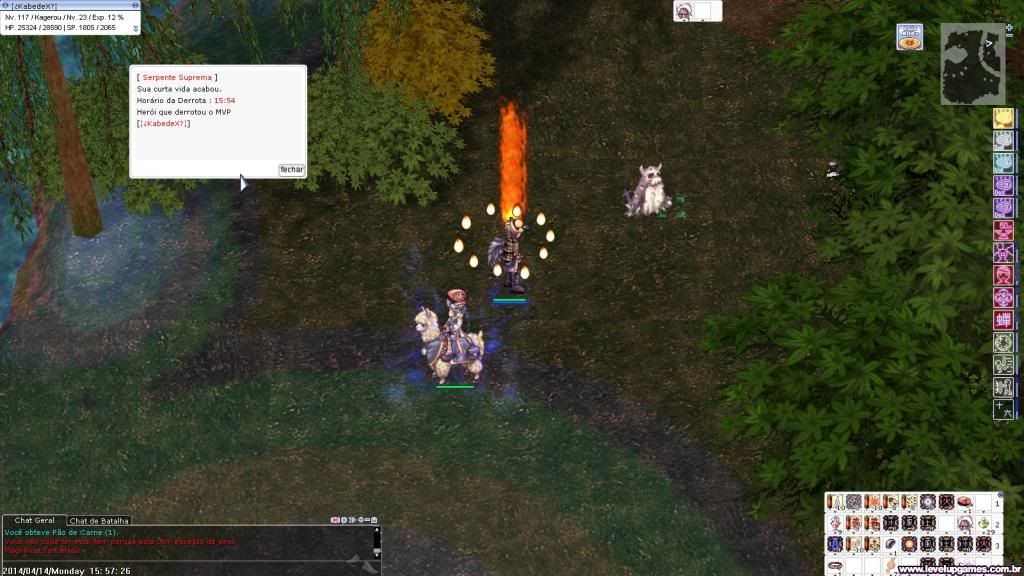
Task: Open the cash shop icon beside the minimap
Action: point(909,37)
